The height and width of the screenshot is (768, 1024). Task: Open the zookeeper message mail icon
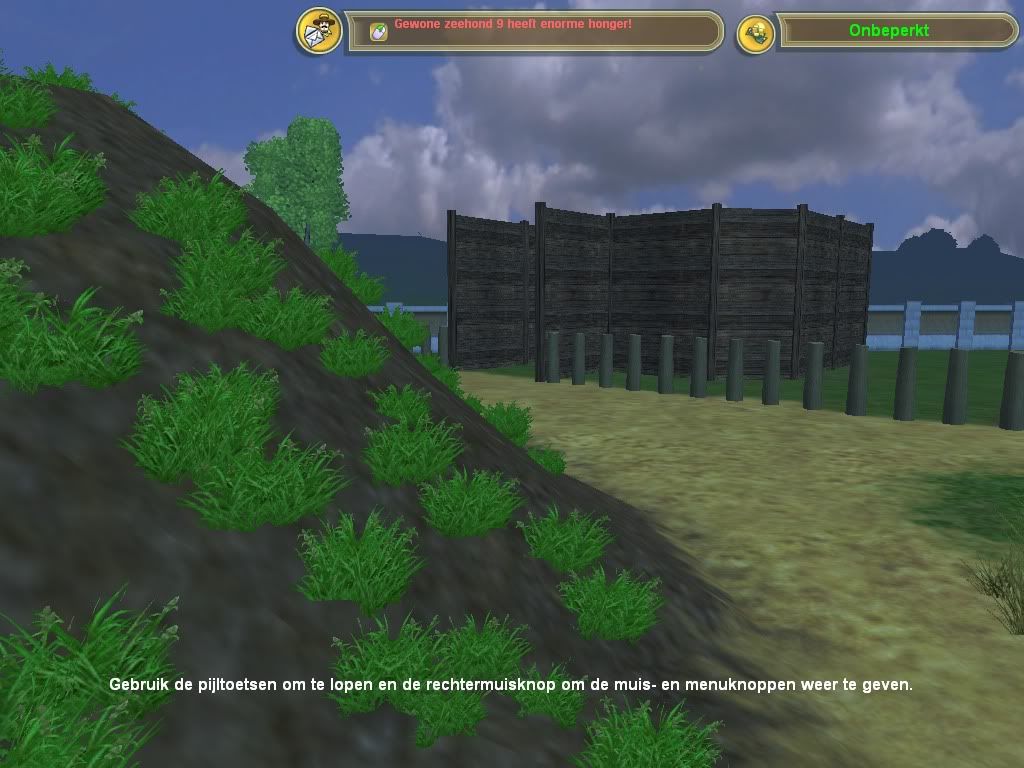click(319, 31)
